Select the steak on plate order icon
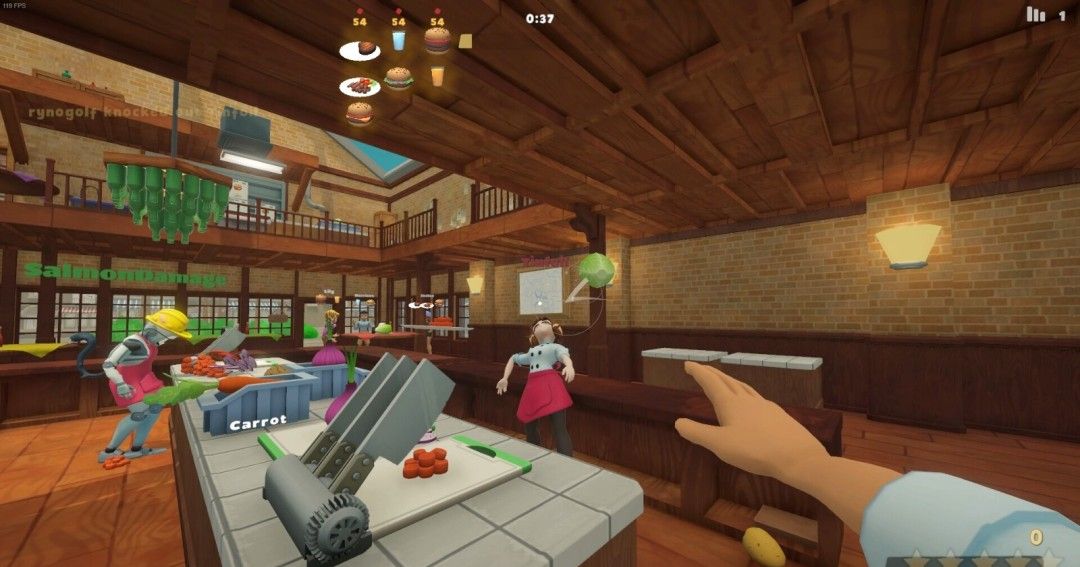Viewport: 1080px width, 567px height. point(360,49)
